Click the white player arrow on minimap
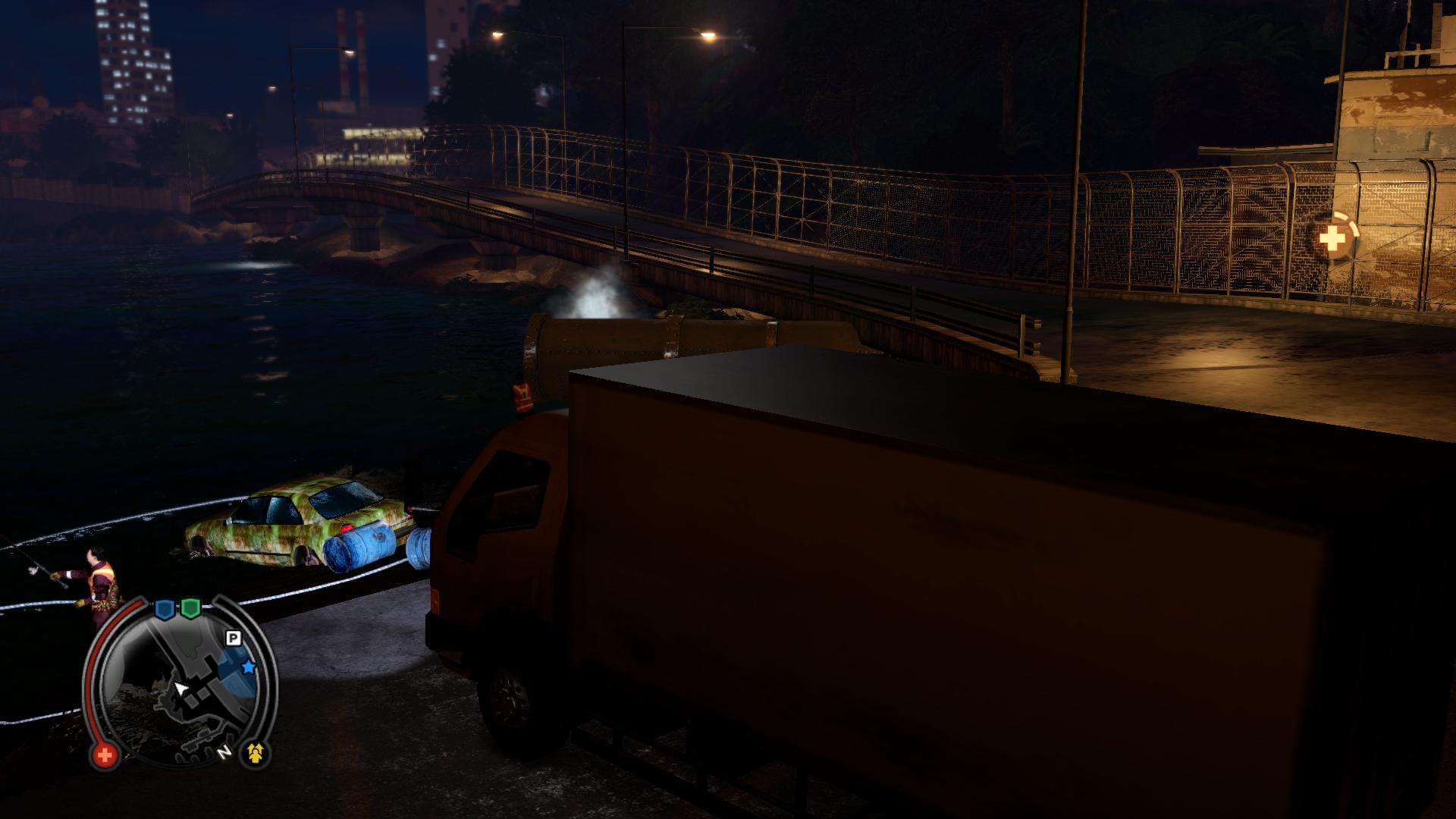The width and height of the screenshot is (1456, 819). pos(181,689)
